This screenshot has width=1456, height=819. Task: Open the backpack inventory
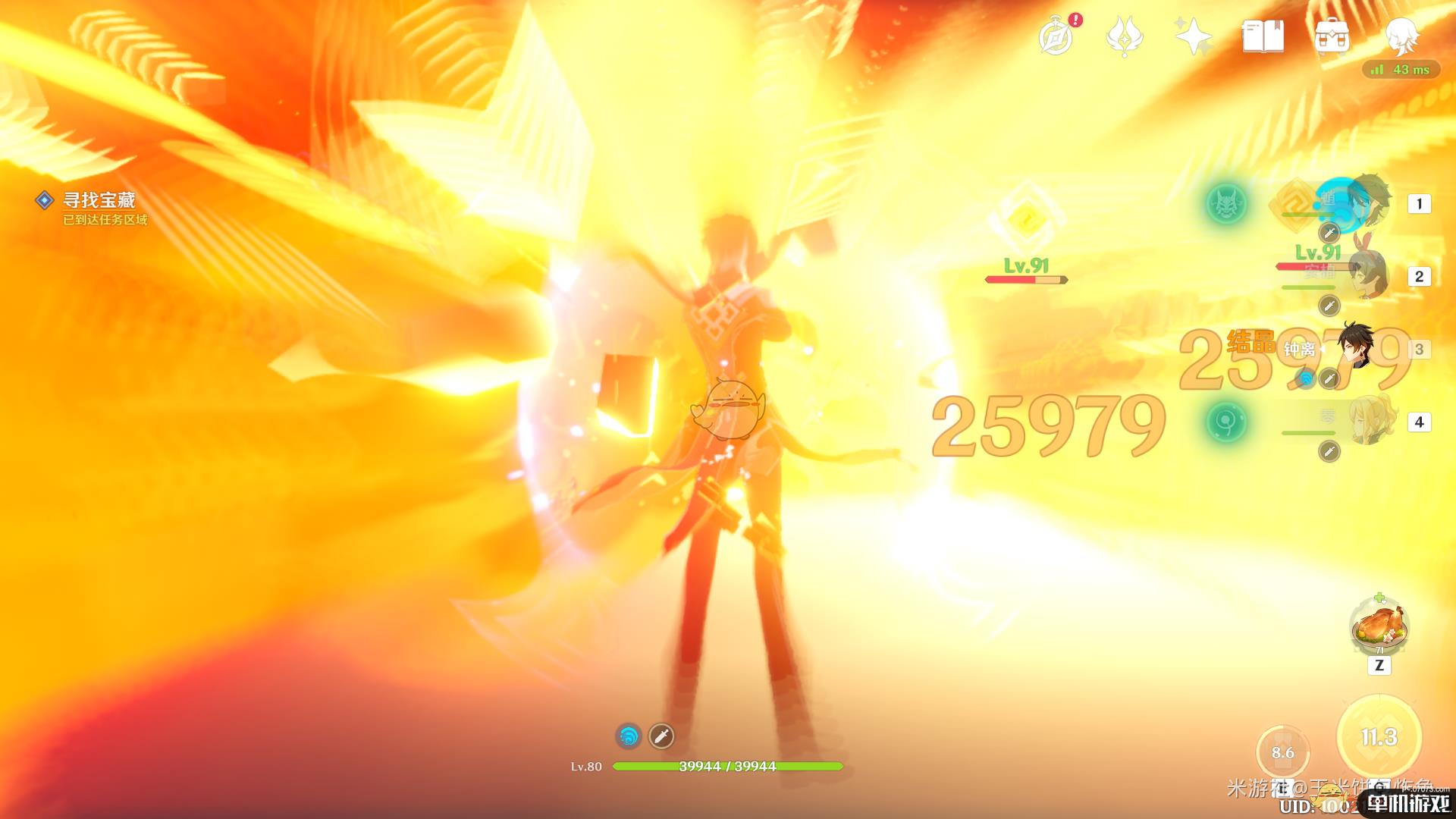pos(1332,36)
